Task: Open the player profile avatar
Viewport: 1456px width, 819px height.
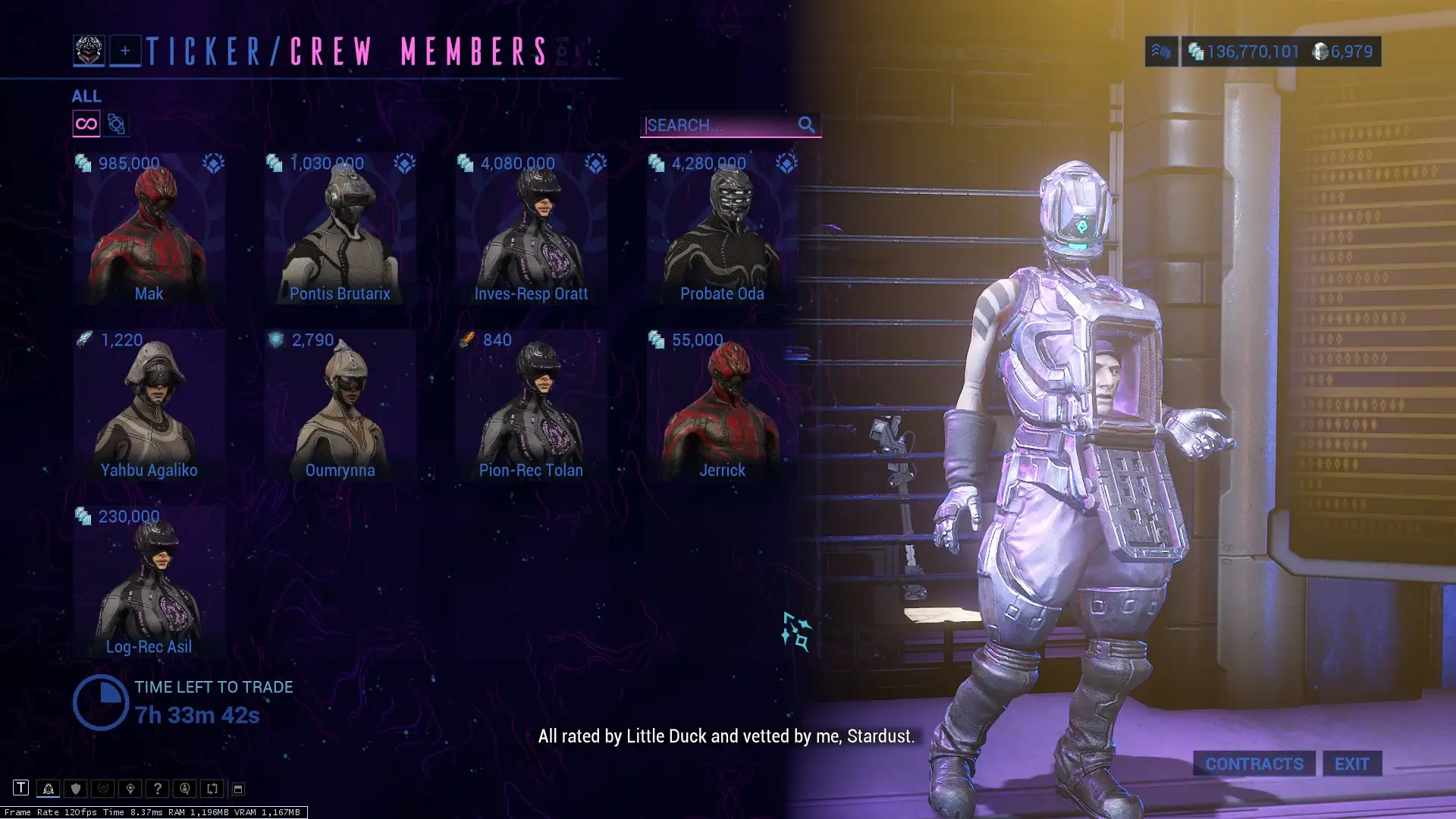Action: coord(89,51)
